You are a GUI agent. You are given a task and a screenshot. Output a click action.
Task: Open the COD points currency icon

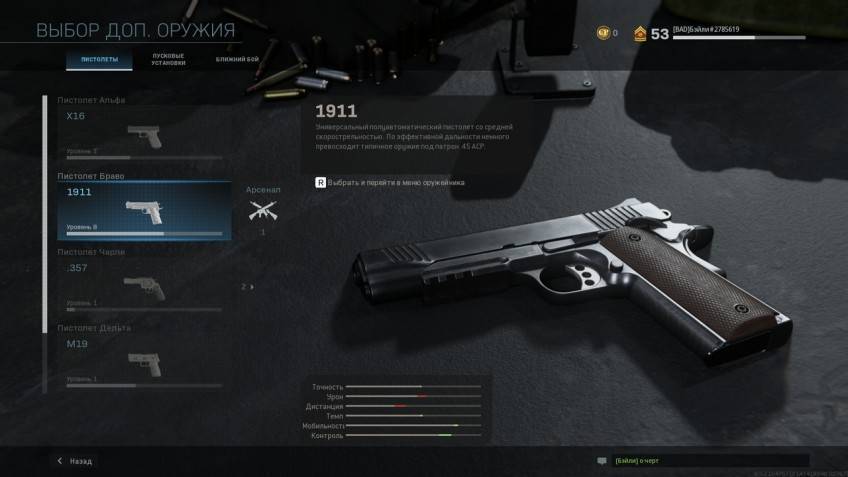[x=603, y=33]
